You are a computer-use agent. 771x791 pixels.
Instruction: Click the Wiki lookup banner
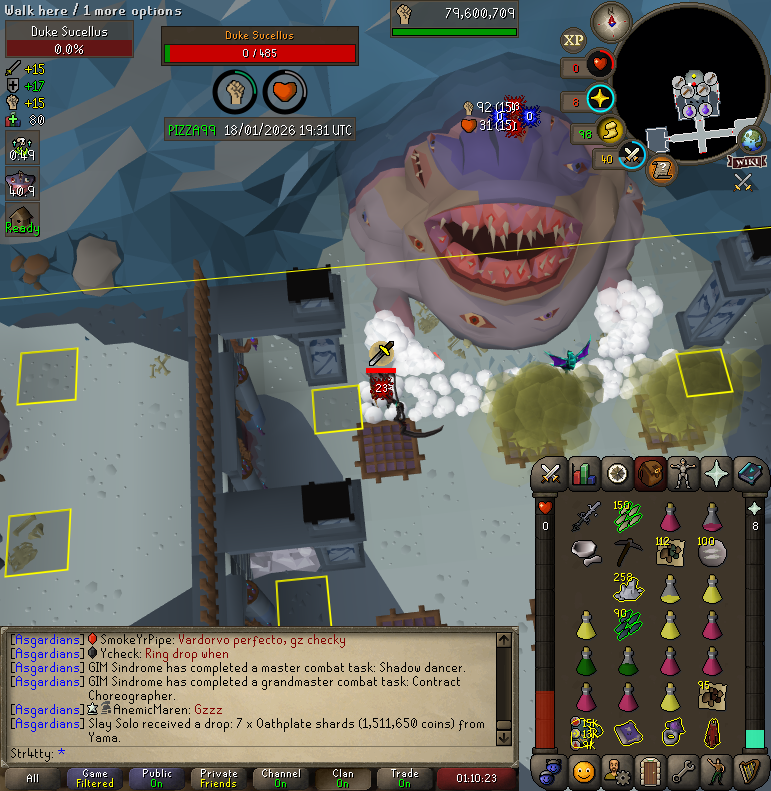pos(748,161)
